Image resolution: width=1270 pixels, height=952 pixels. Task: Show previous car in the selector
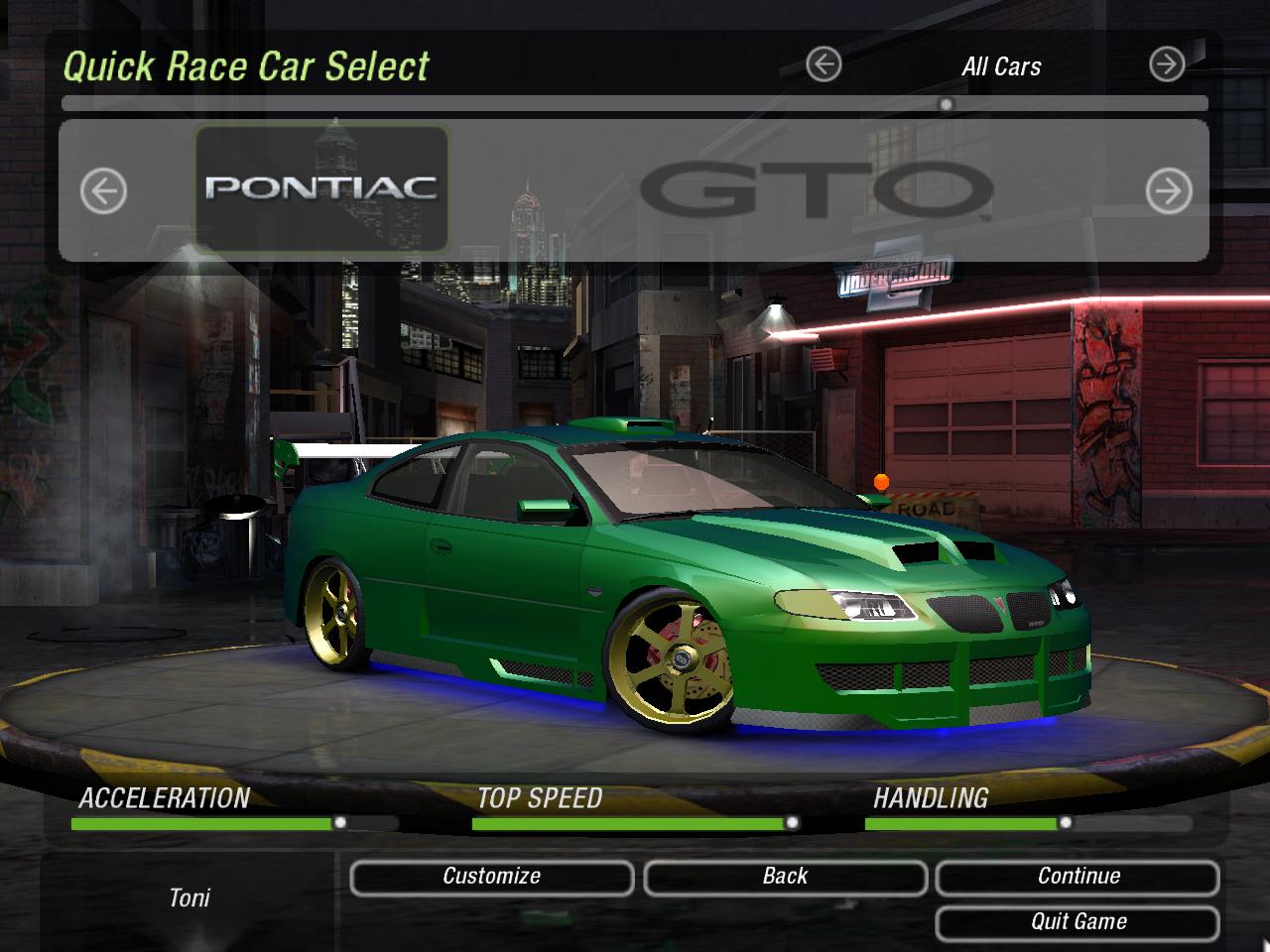tap(103, 190)
